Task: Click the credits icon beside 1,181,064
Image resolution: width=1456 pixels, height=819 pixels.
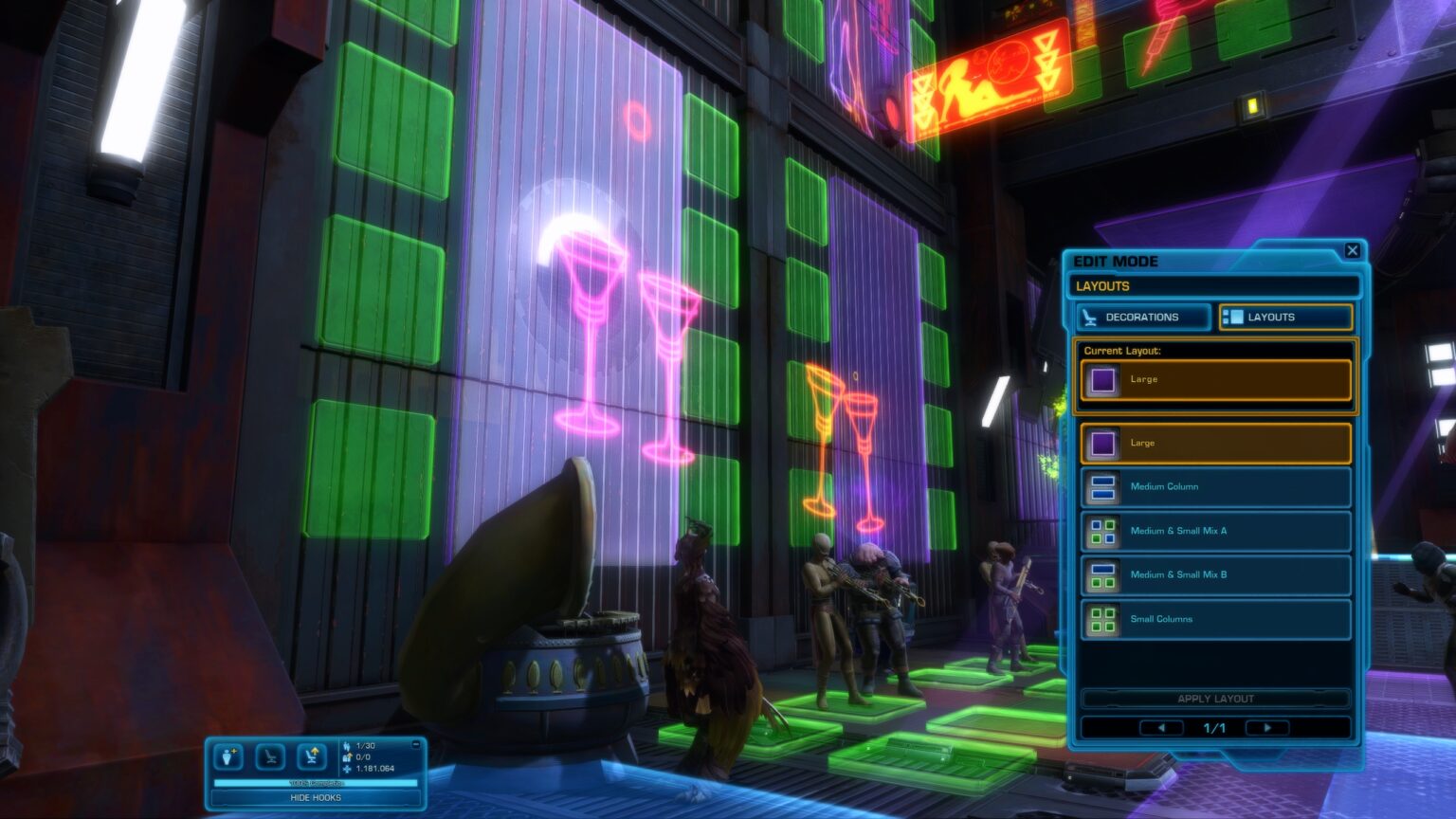Action: point(347,768)
